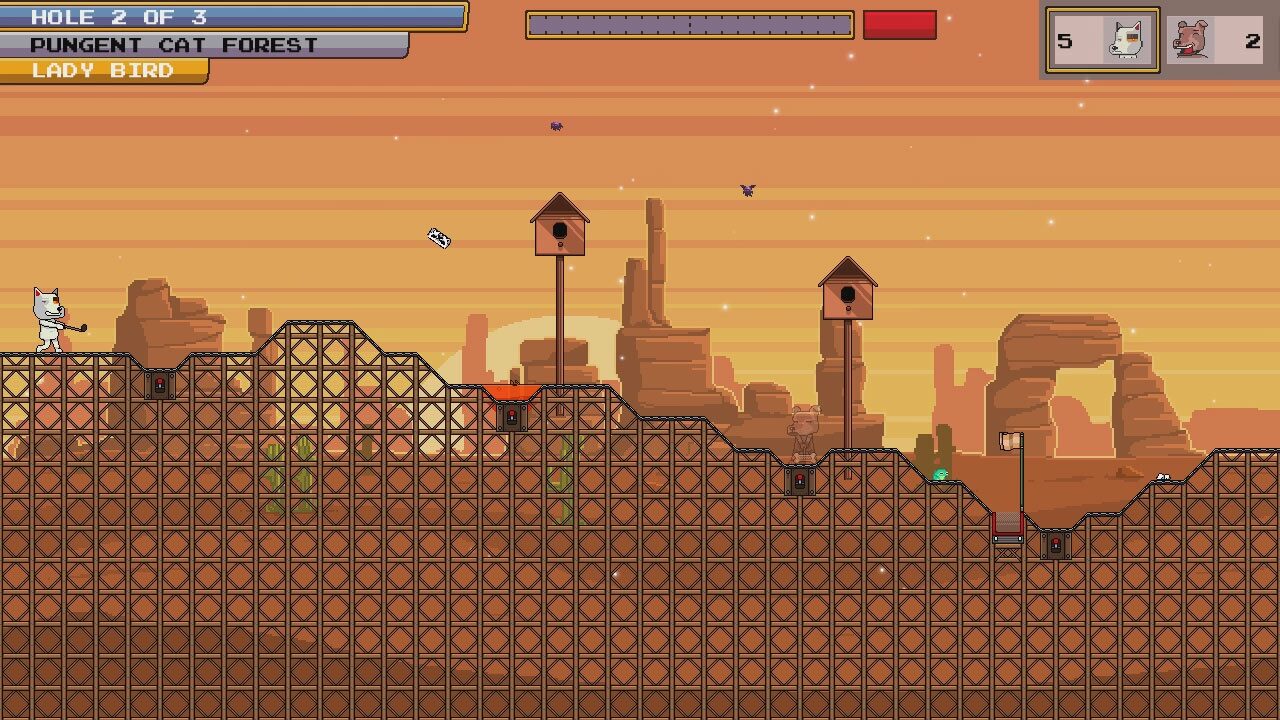Click the pig spectator standing on the hill
Screen dimensions: 1280x720
coord(806,430)
